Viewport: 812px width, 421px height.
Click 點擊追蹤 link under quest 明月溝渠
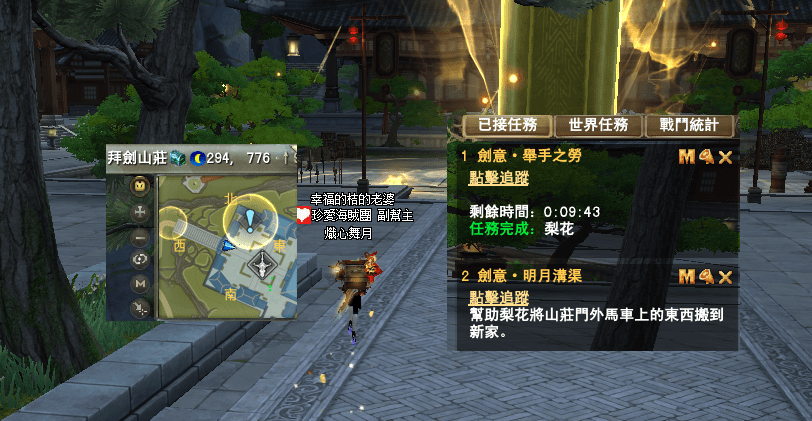[x=499, y=298]
